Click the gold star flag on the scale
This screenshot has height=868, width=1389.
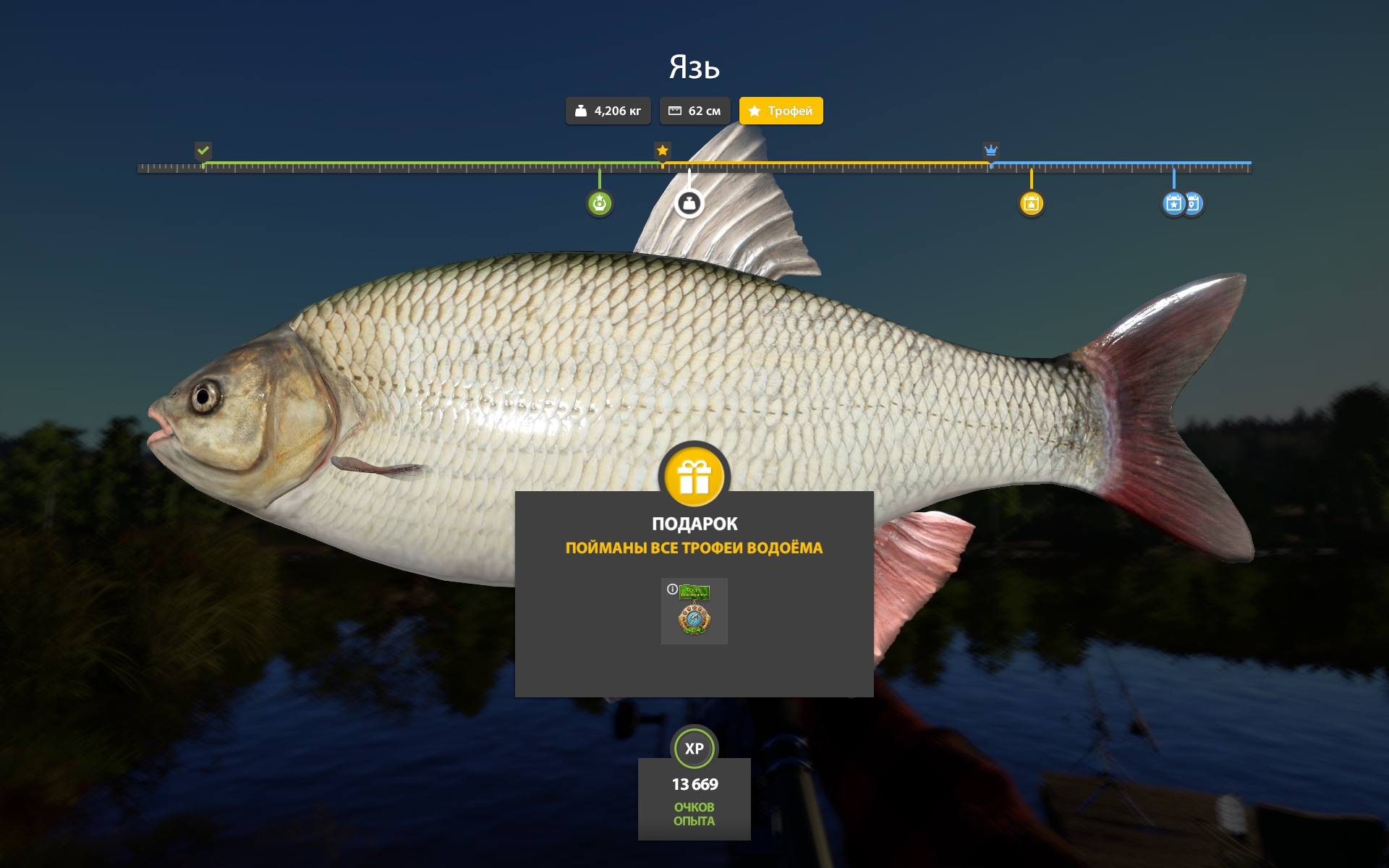[x=662, y=150]
